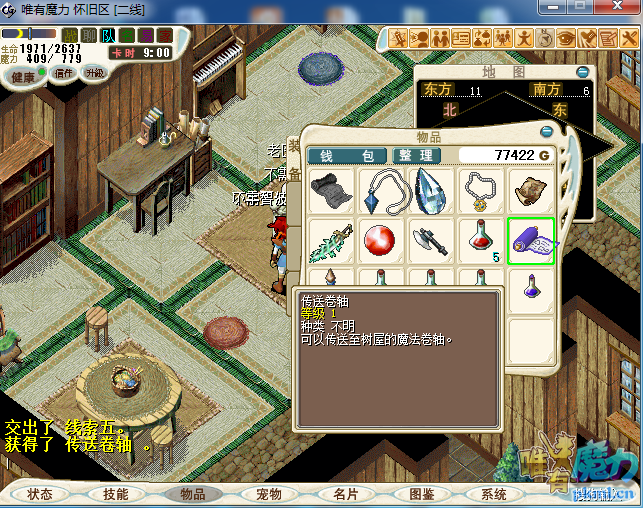The height and width of the screenshot is (508, 643).
Task: Select the pearl necklace item slot
Action: 480,190
